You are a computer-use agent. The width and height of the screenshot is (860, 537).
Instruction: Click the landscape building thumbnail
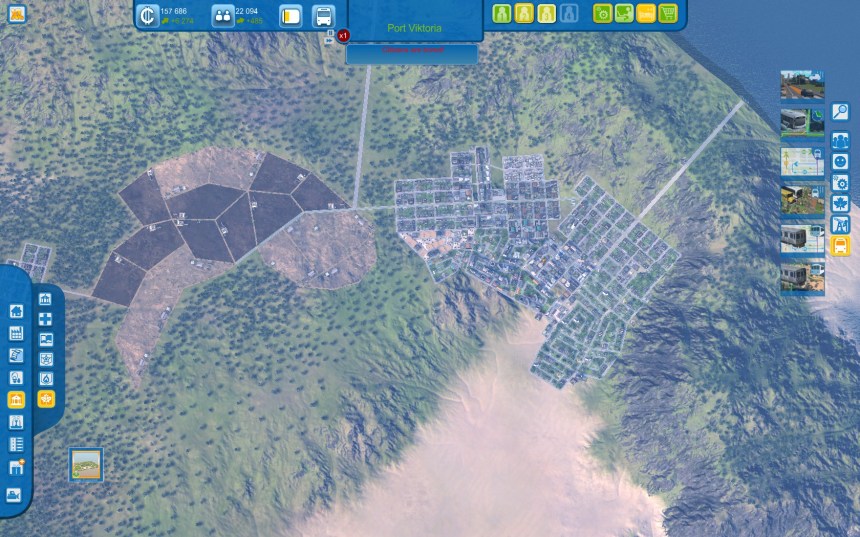coord(86,464)
